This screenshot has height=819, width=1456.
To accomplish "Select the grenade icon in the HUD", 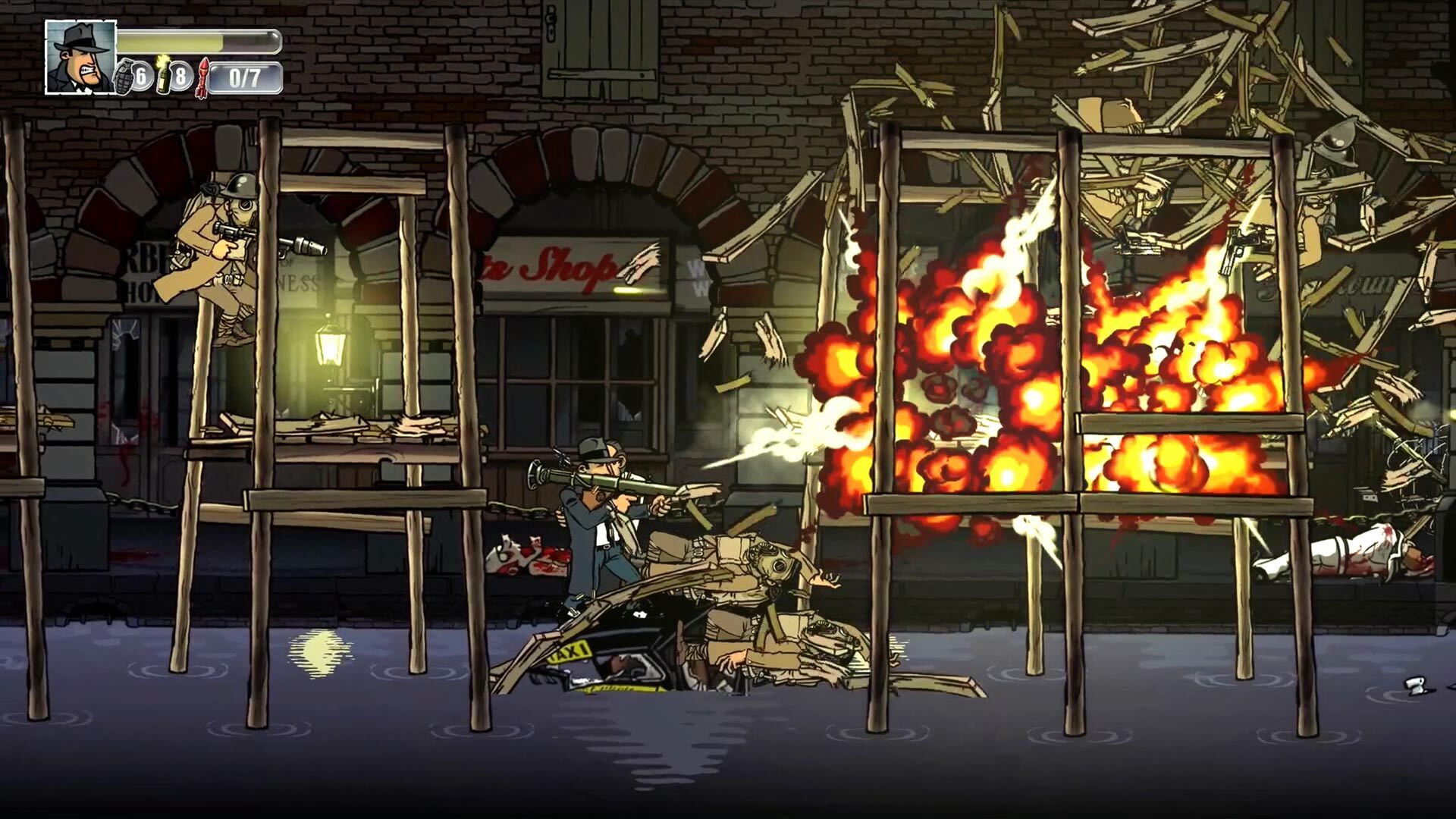I will 124,77.
